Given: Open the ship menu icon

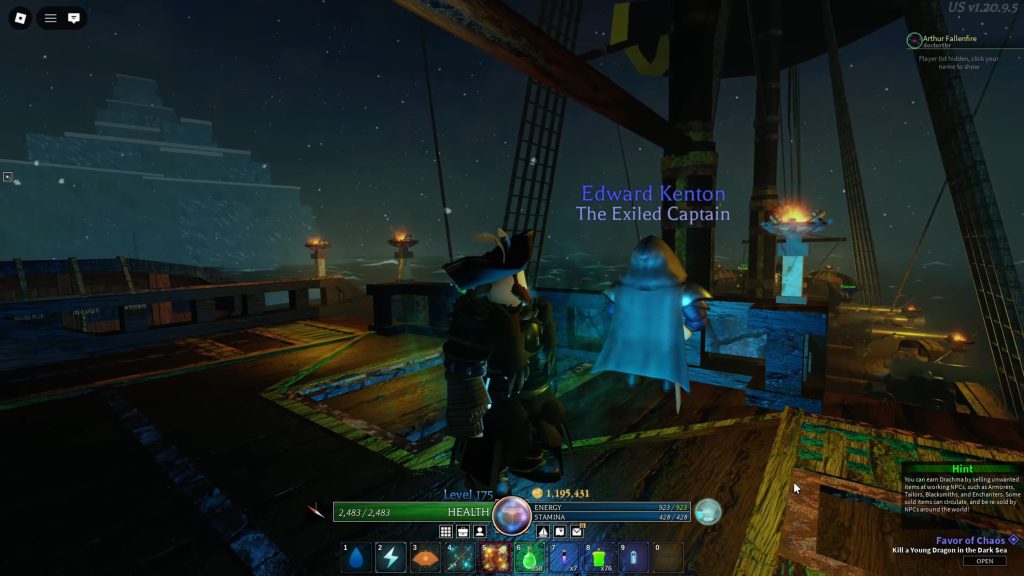Looking at the screenshot, I should [x=543, y=531].
